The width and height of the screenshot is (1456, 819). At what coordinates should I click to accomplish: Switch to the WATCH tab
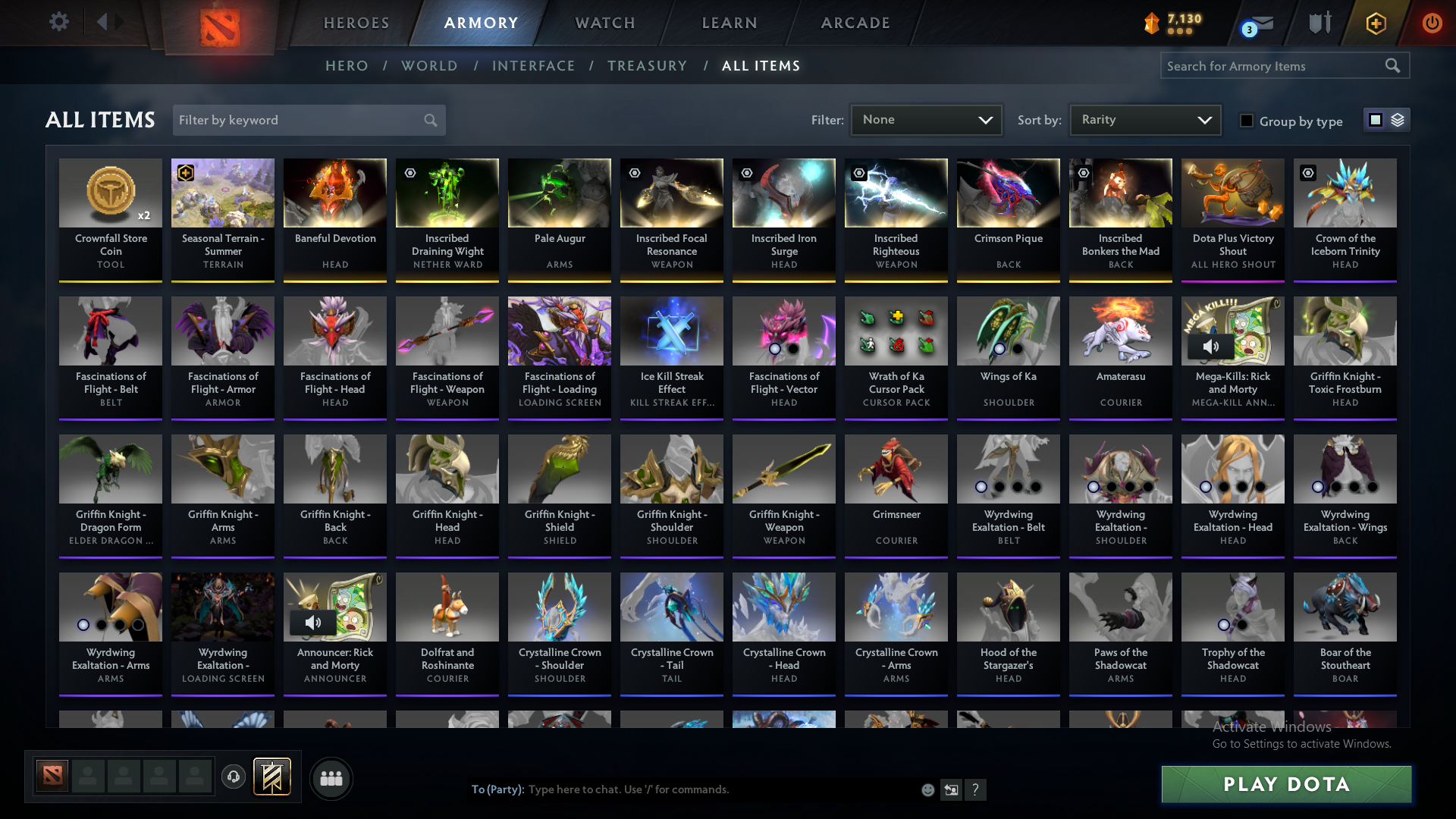[604, 23]
